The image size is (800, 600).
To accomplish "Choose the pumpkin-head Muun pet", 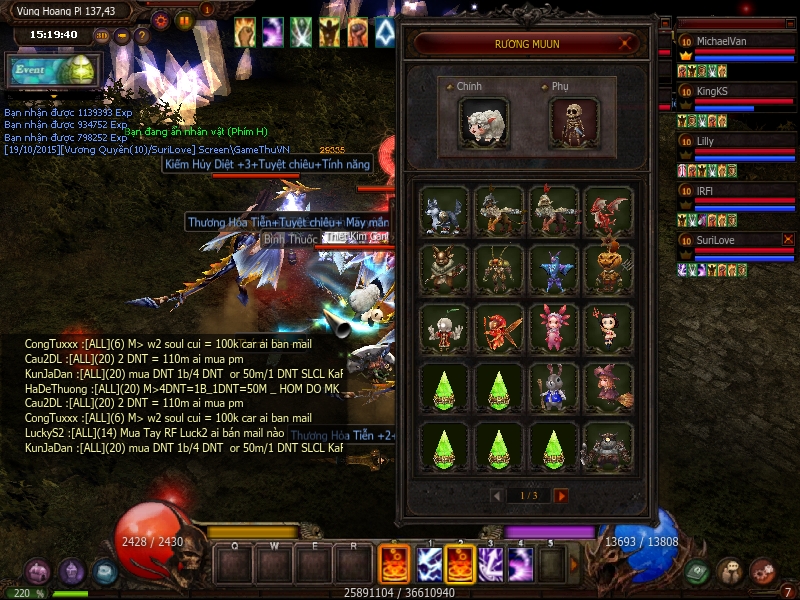I will coord(609,268).
